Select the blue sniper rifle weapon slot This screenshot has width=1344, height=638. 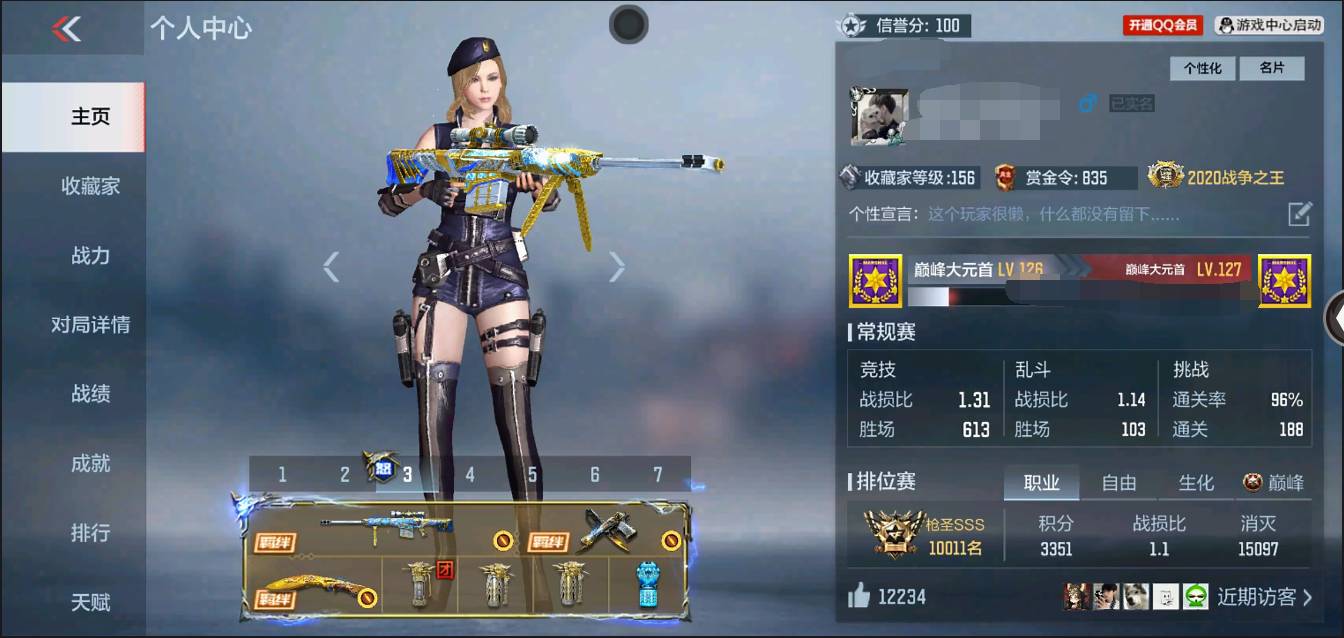pos(385,527)
